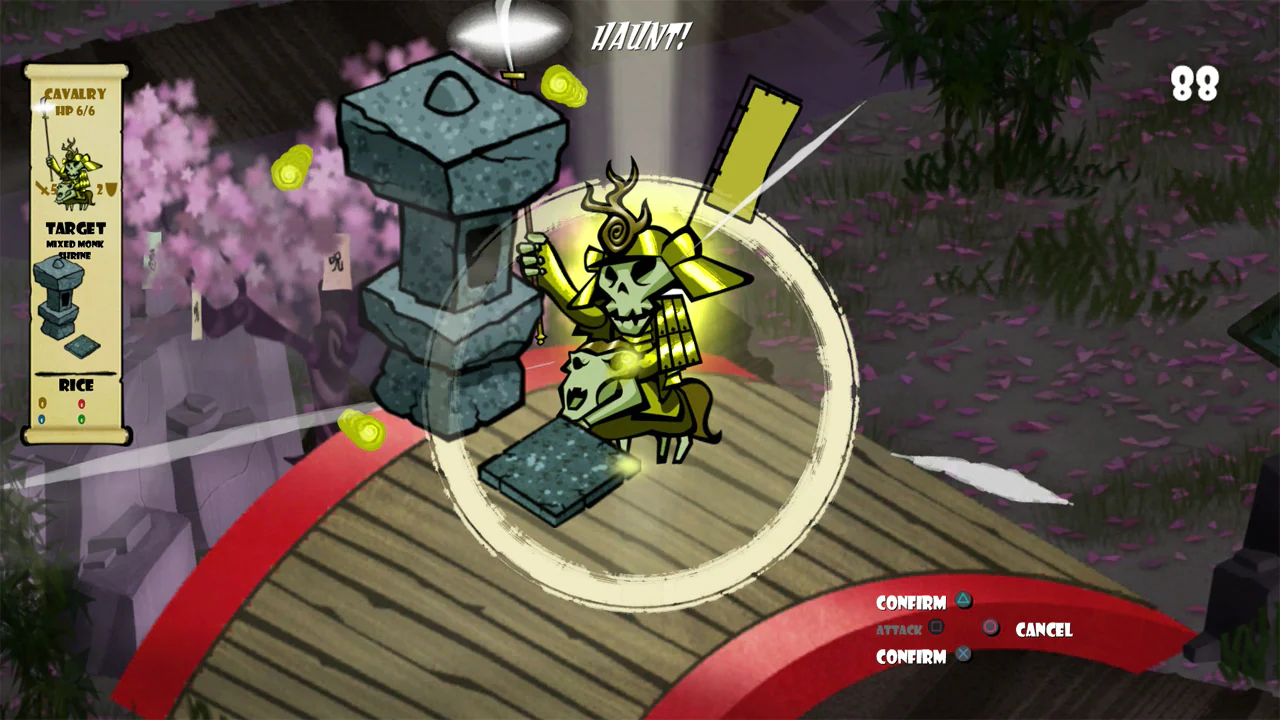1280x720 pixels.
Task: Toggle the yellow rice dot
Action: pos(42,402)
